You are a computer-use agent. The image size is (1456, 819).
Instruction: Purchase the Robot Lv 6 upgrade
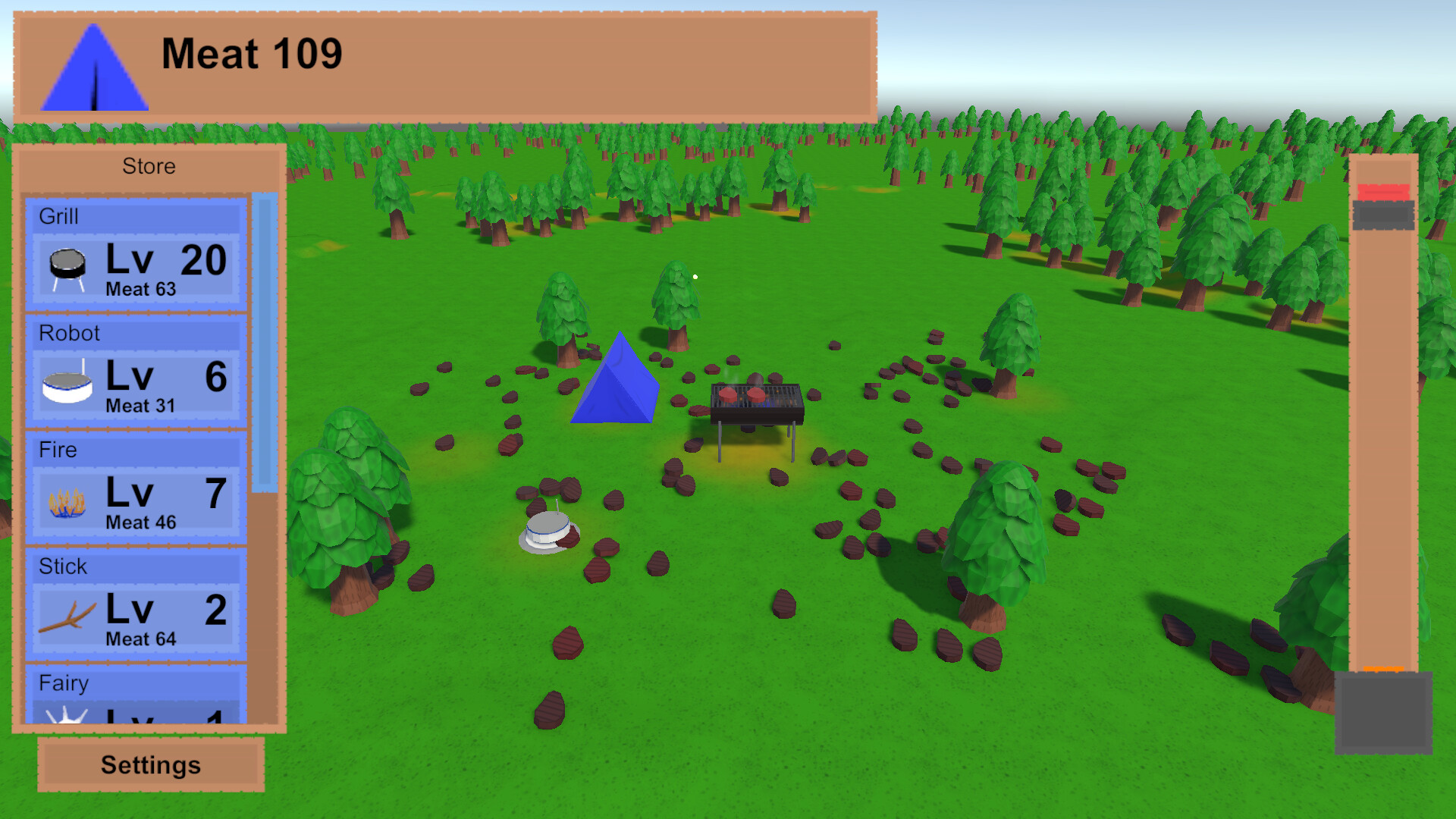136,385
